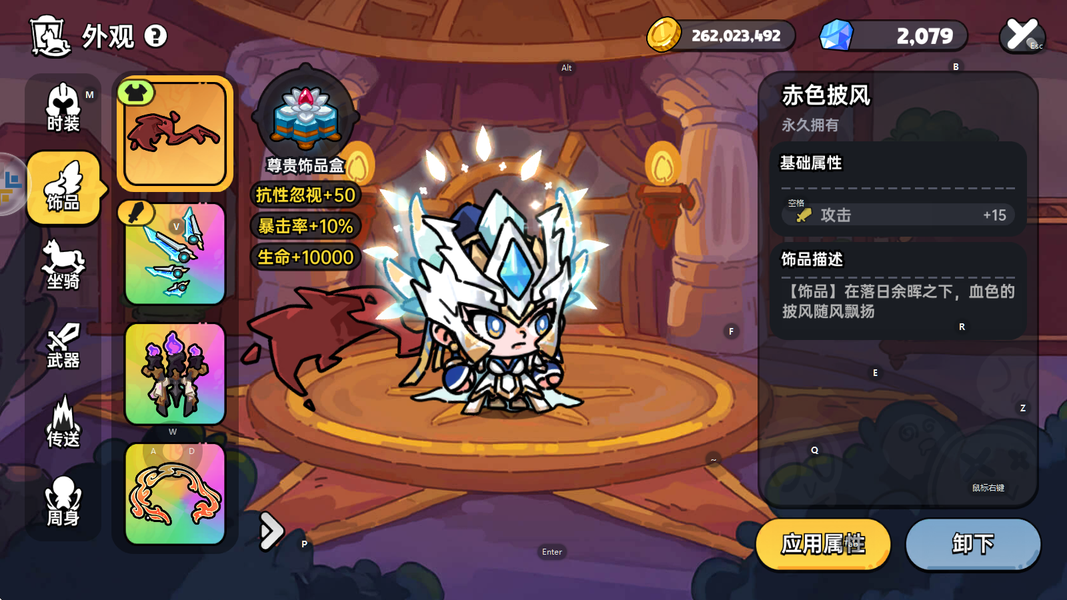
Task: Select the 武器 weapon tab
Action: 63,345
